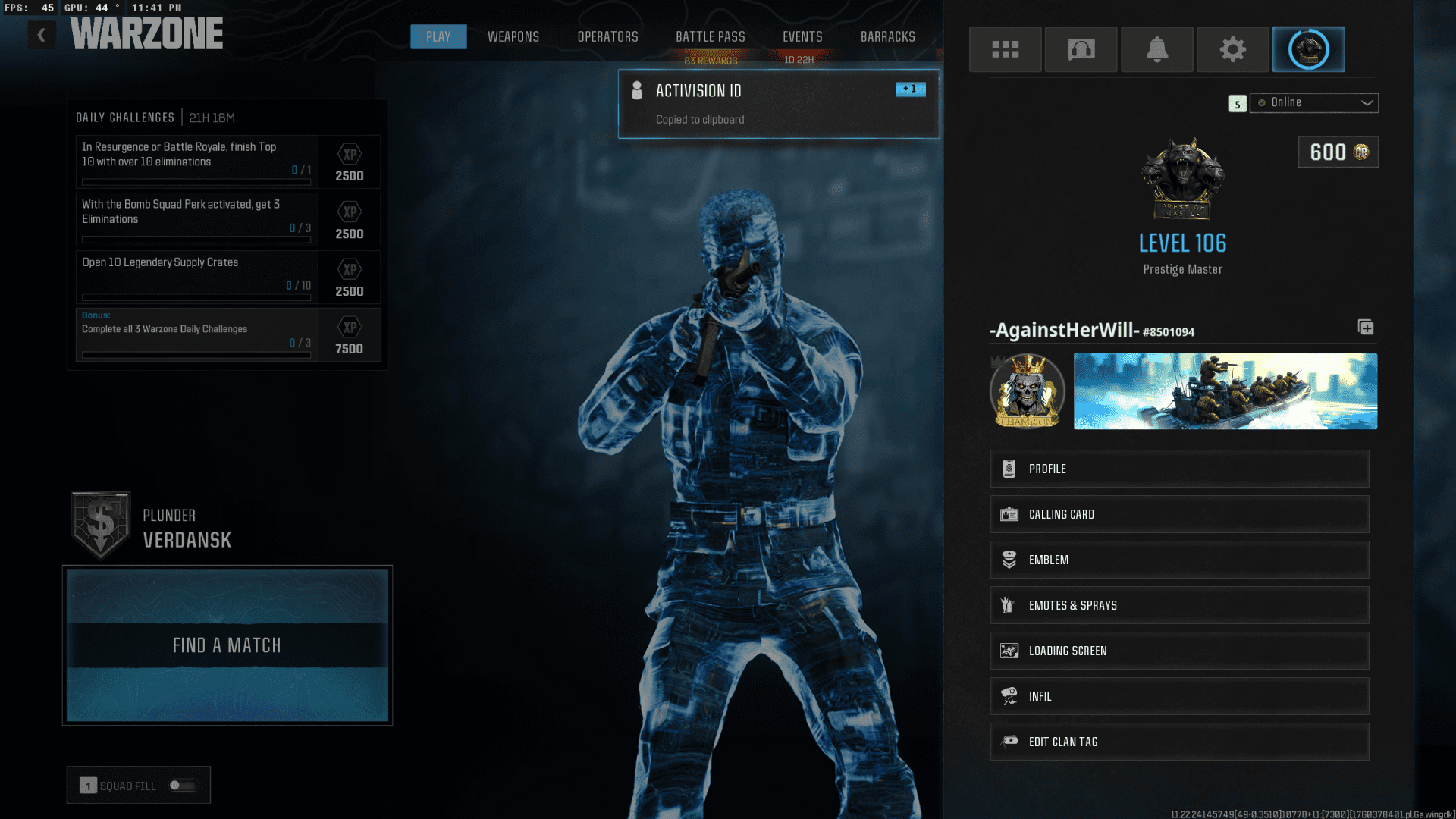1456x819 pixels.
Task: Click the add friend icon beside AgainstHerWill
Action: (x=1366, y=328)
